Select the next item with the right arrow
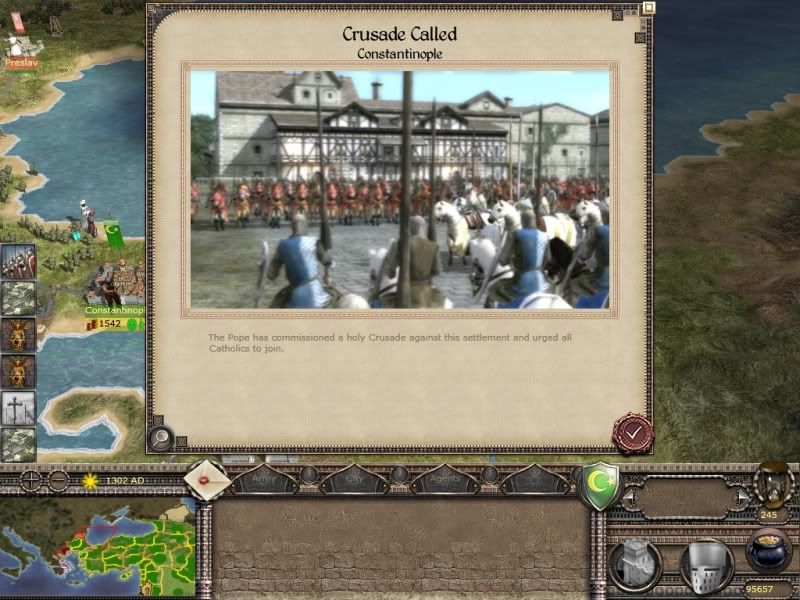The width and height of the screenshot is (800, 600). pos(741,496)
